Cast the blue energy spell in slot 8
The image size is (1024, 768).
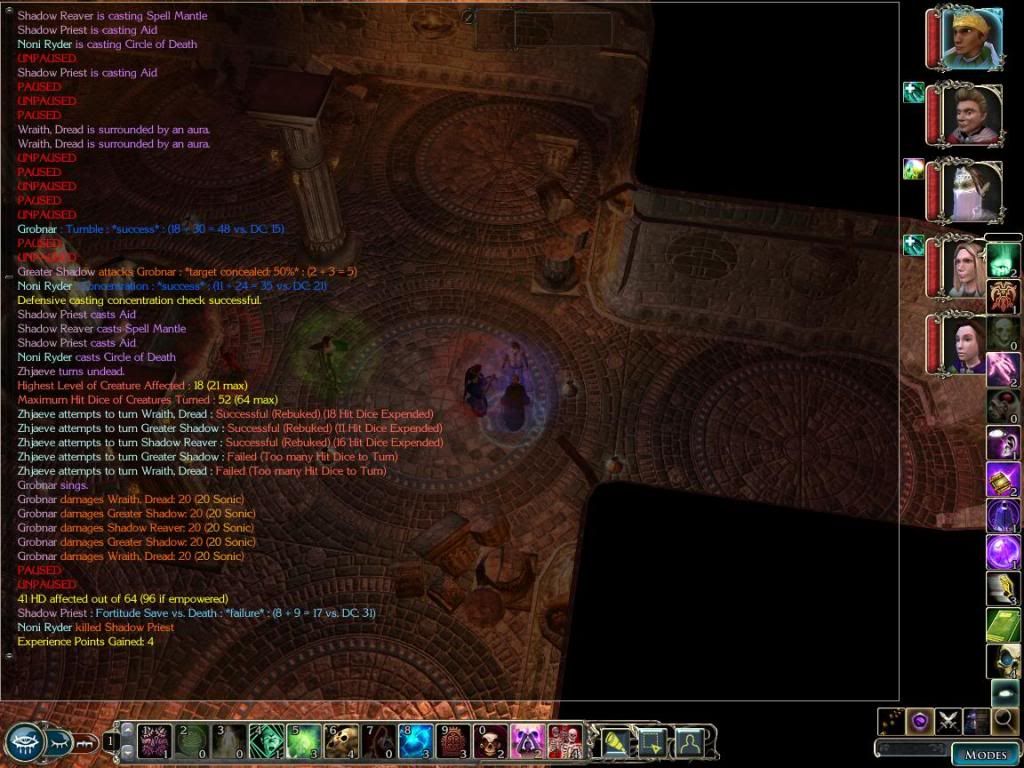415,741
